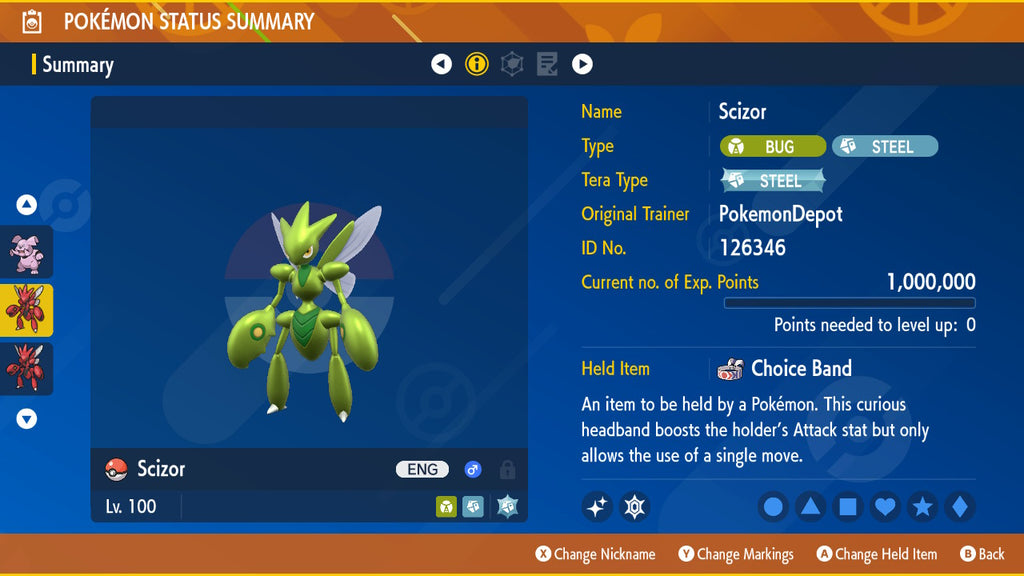The height and width of the screenshot is (576, 1024).
Task: Open the moves and memo tab
Action: coord(547,65)
